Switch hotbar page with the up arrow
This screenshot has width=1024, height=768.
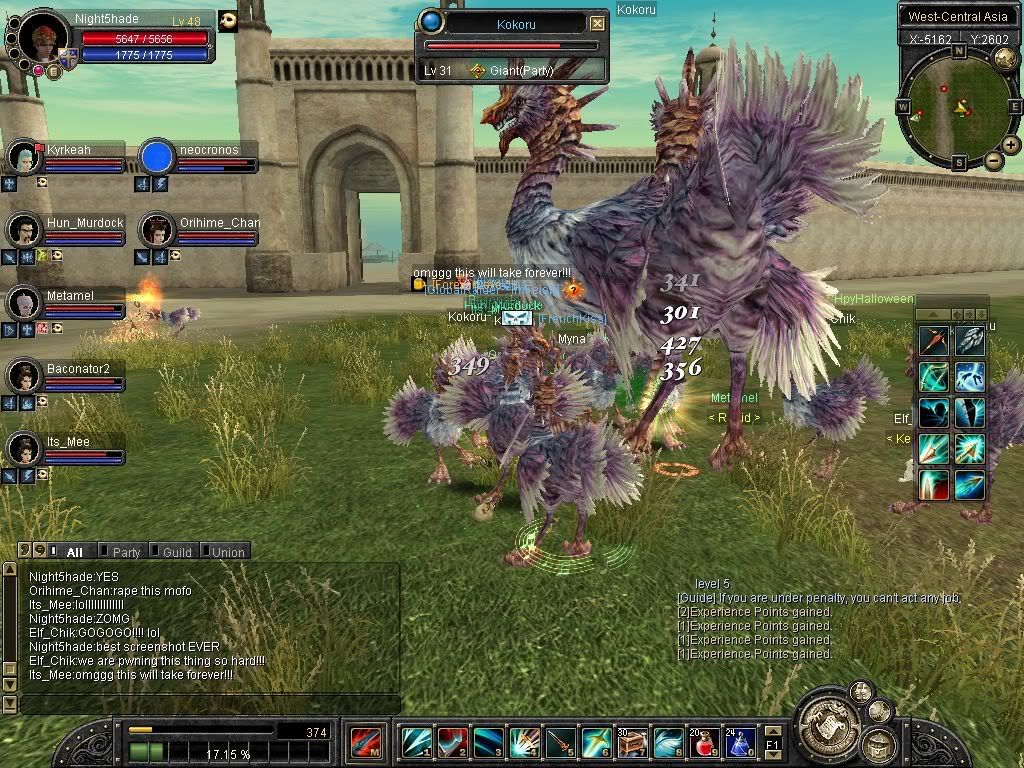[773, 731]
